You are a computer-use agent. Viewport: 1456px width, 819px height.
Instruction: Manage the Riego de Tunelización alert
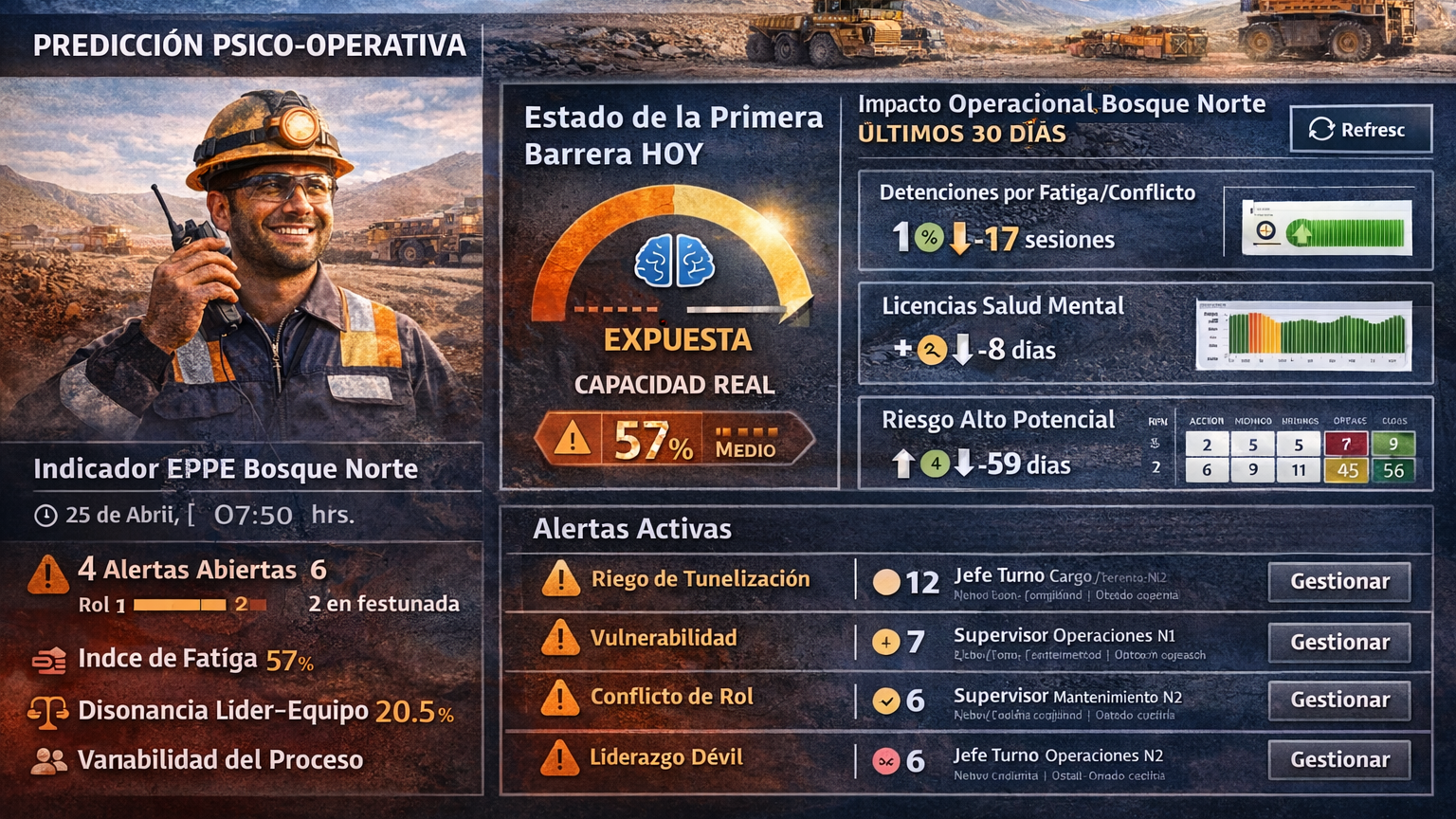click(x=1338, y=581)
